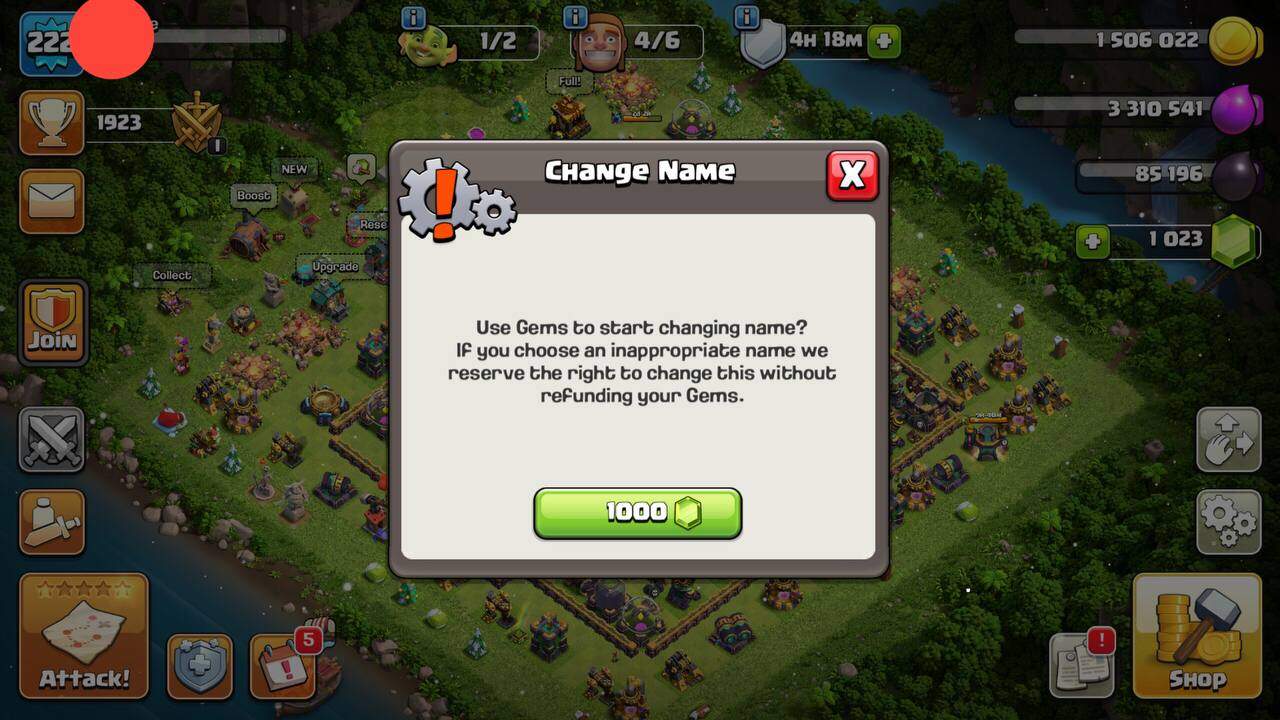This screenshot has height=720, width=1280.
Task: Tap the Attack! map button
Action: [84, 636]
